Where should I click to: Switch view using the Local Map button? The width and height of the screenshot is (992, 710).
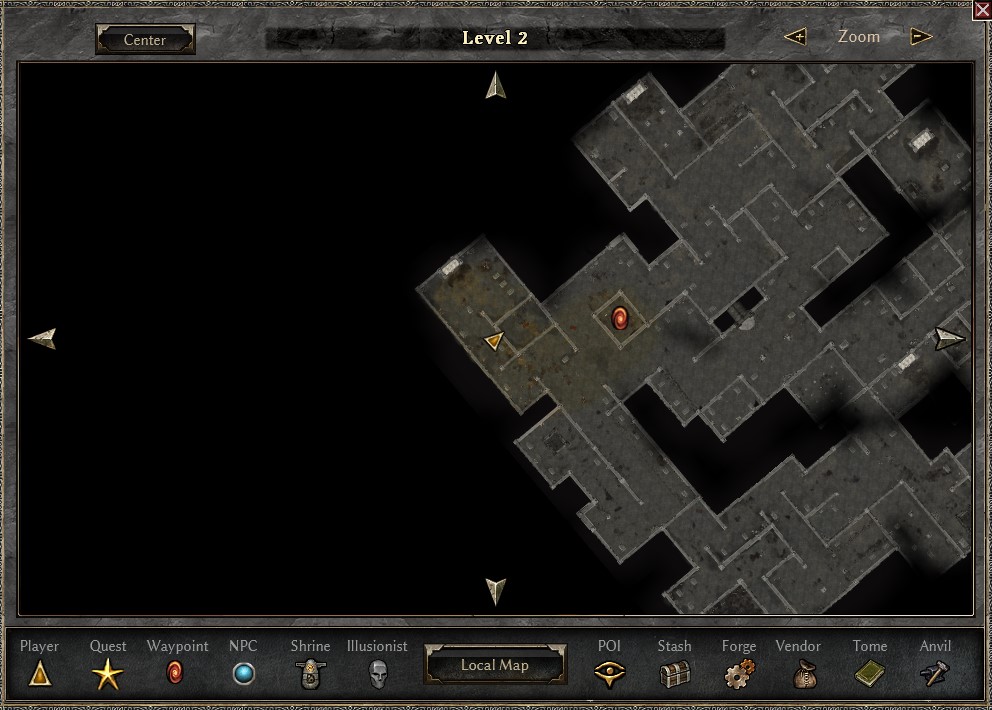pos(495,665)
